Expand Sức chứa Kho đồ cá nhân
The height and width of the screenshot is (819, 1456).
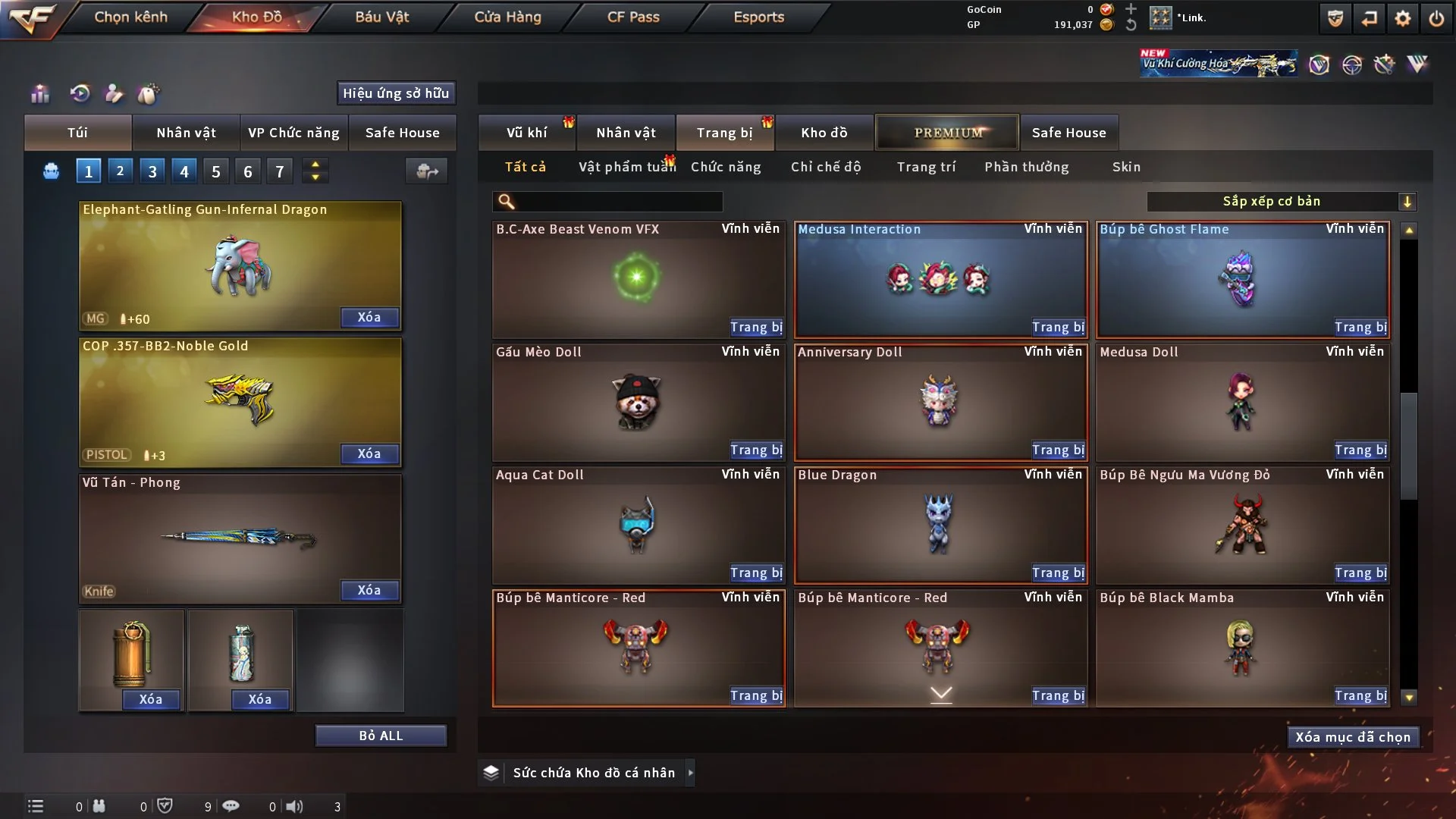point(690,773)
